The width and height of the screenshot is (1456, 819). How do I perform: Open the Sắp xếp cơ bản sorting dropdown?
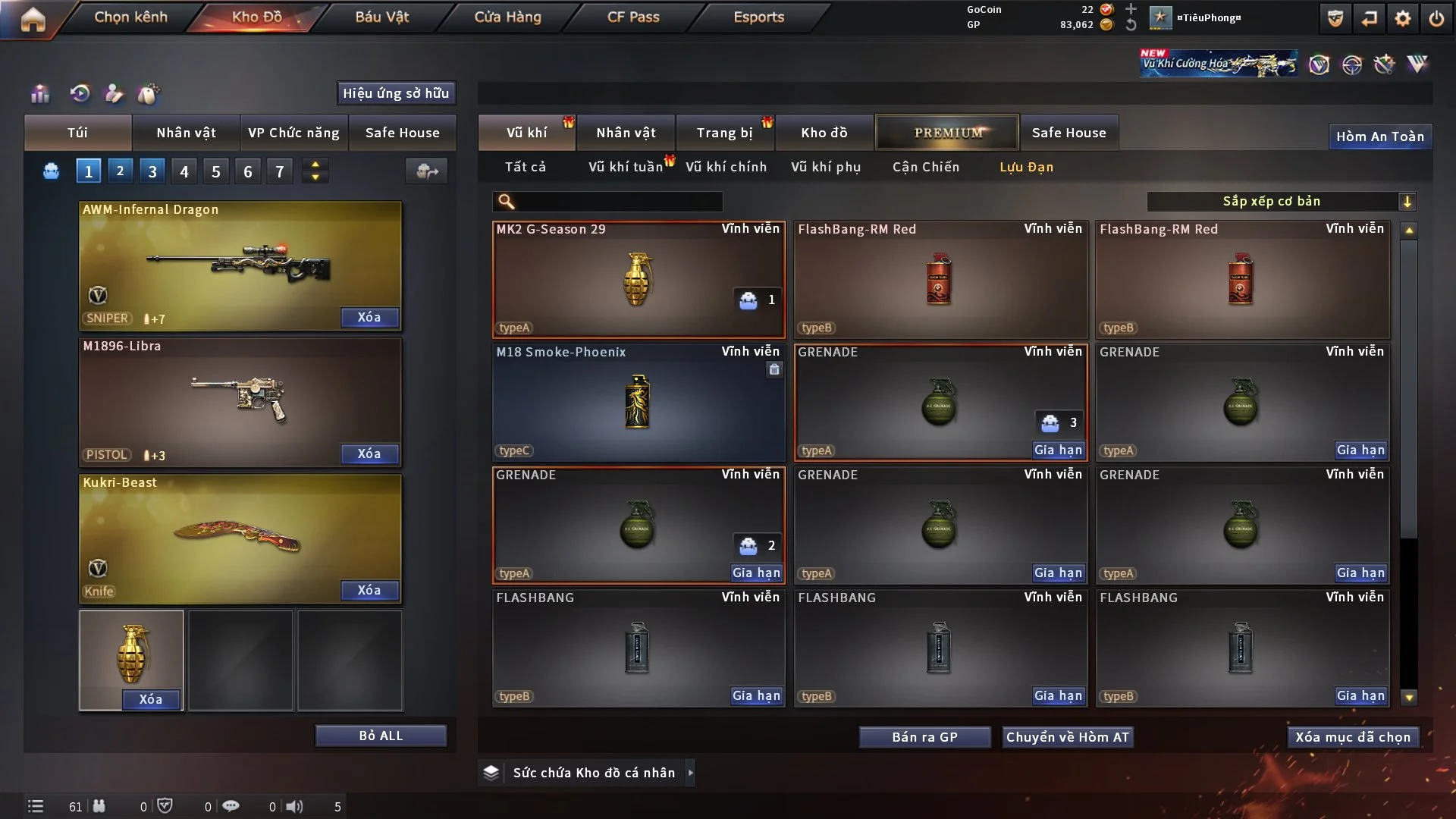coord(1282,201)
